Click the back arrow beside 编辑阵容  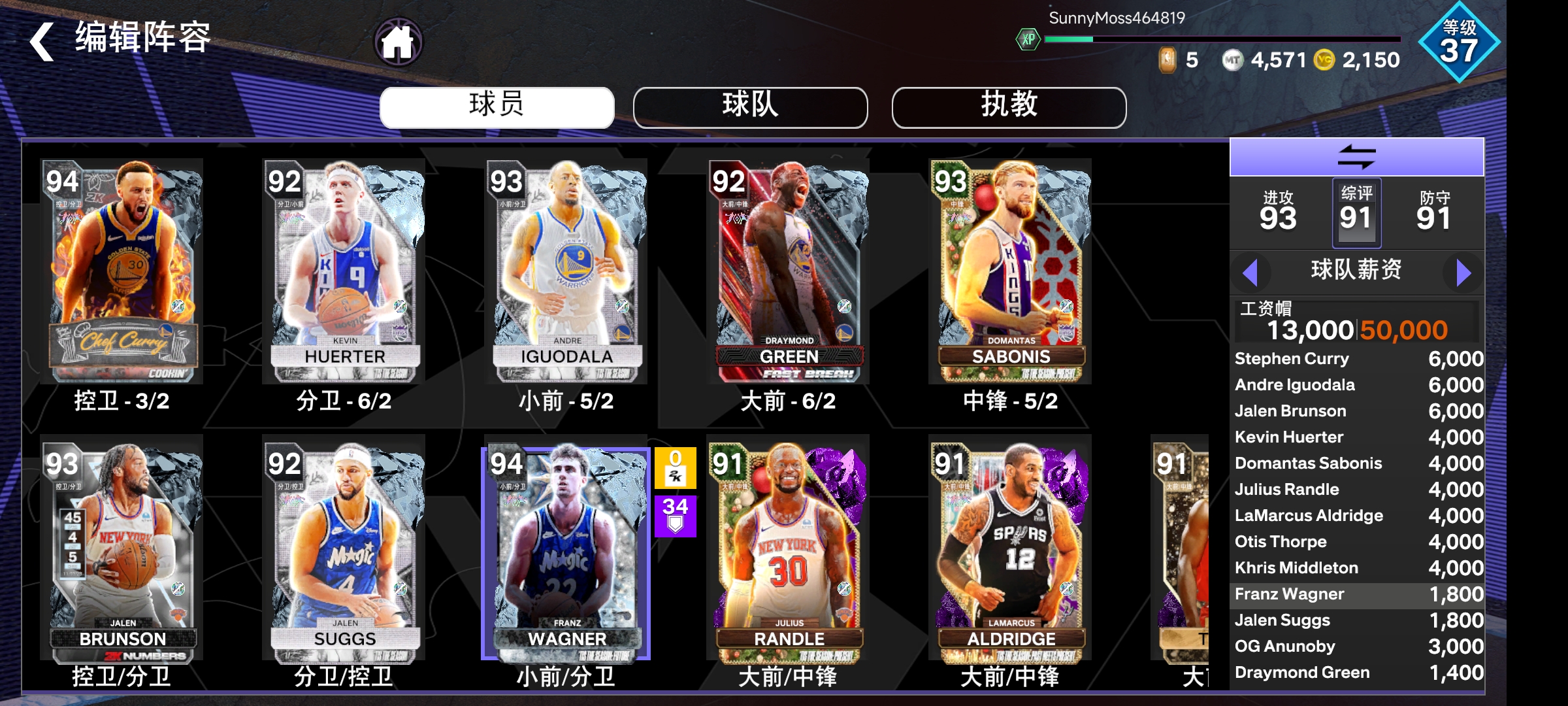coord(41,41)
